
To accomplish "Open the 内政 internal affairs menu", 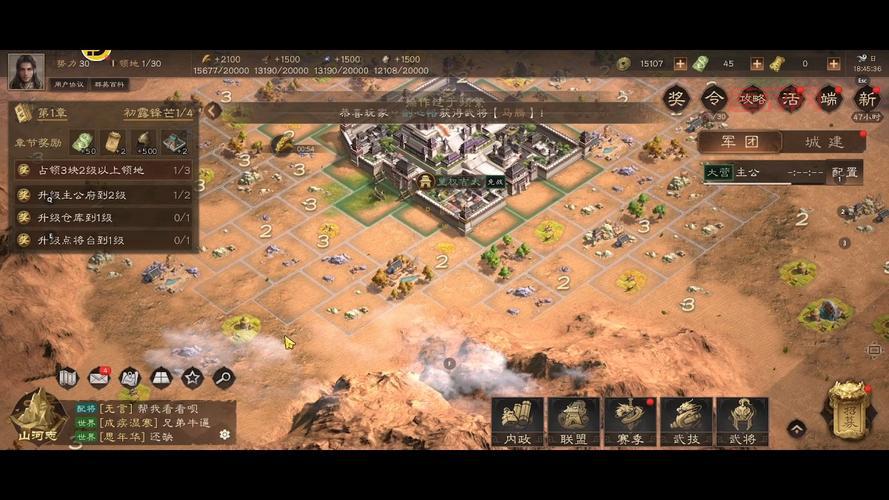I will 517,421.
